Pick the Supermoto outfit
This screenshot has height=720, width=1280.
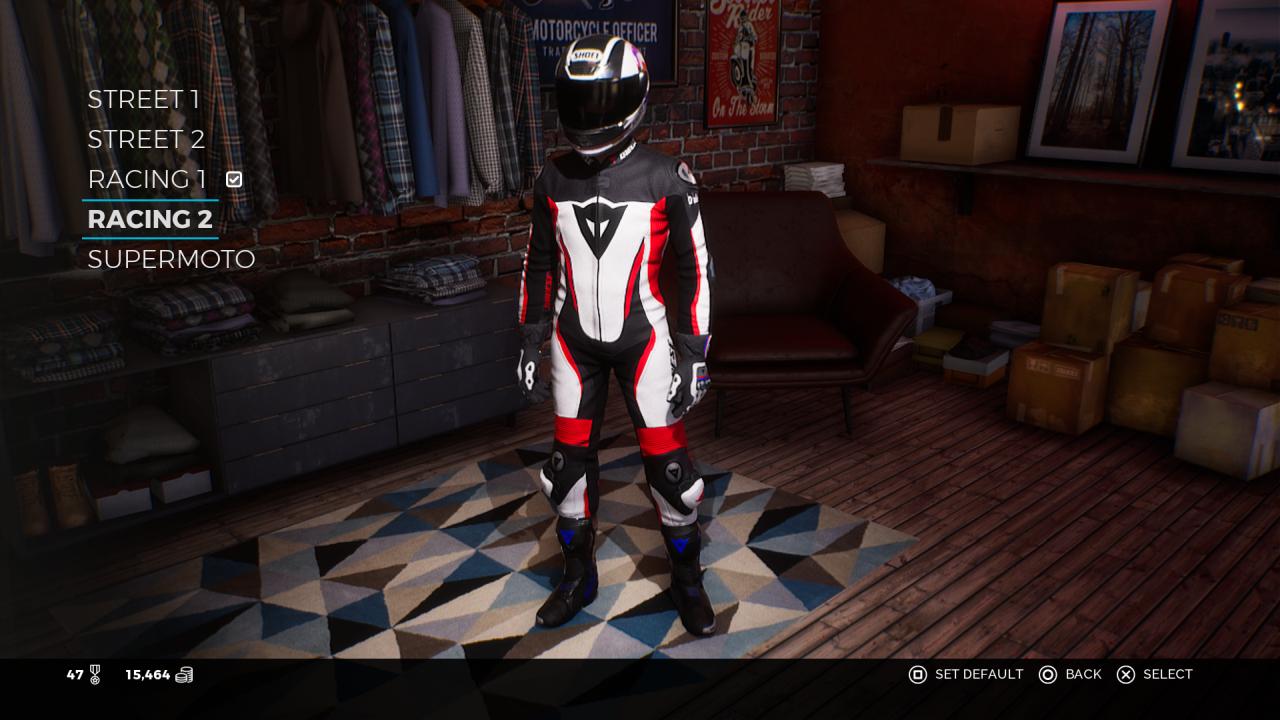click(x=171, y=259)
